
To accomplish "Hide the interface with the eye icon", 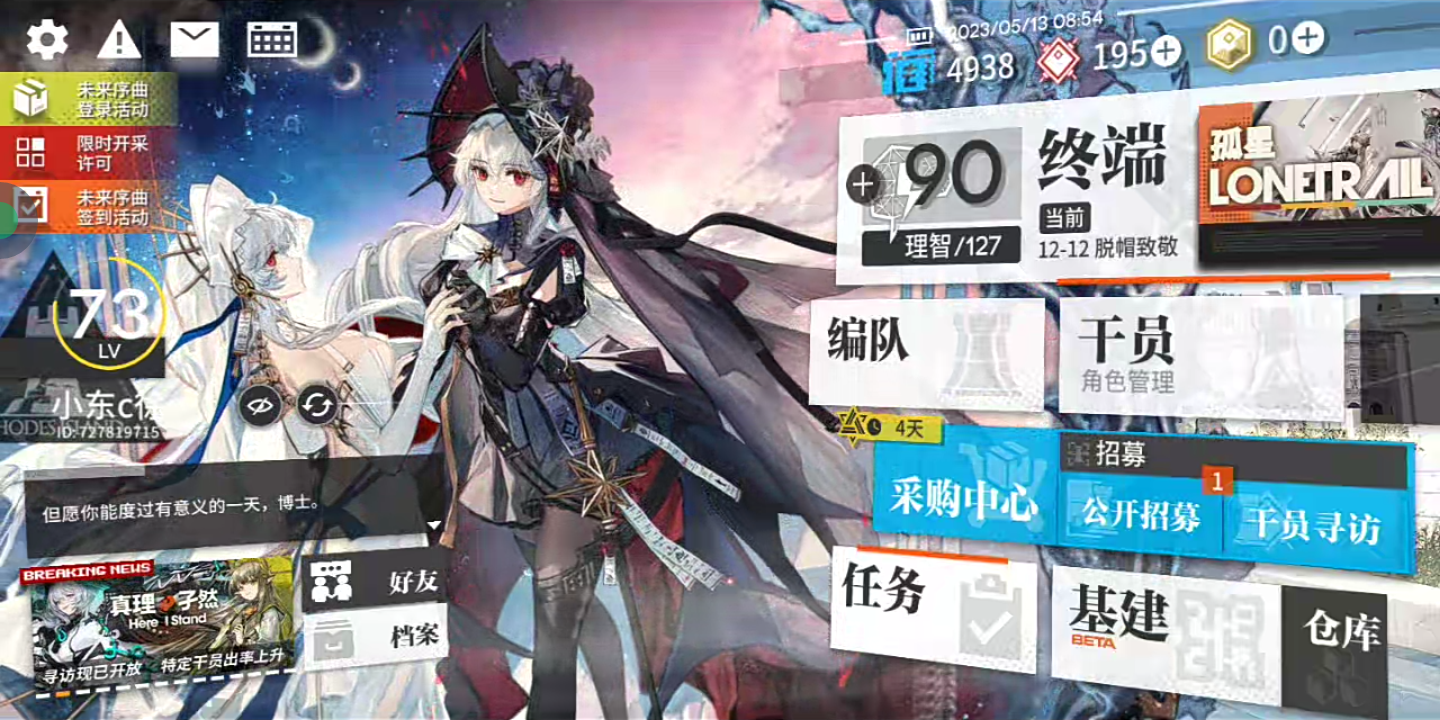I will click(x=260, y=405).
